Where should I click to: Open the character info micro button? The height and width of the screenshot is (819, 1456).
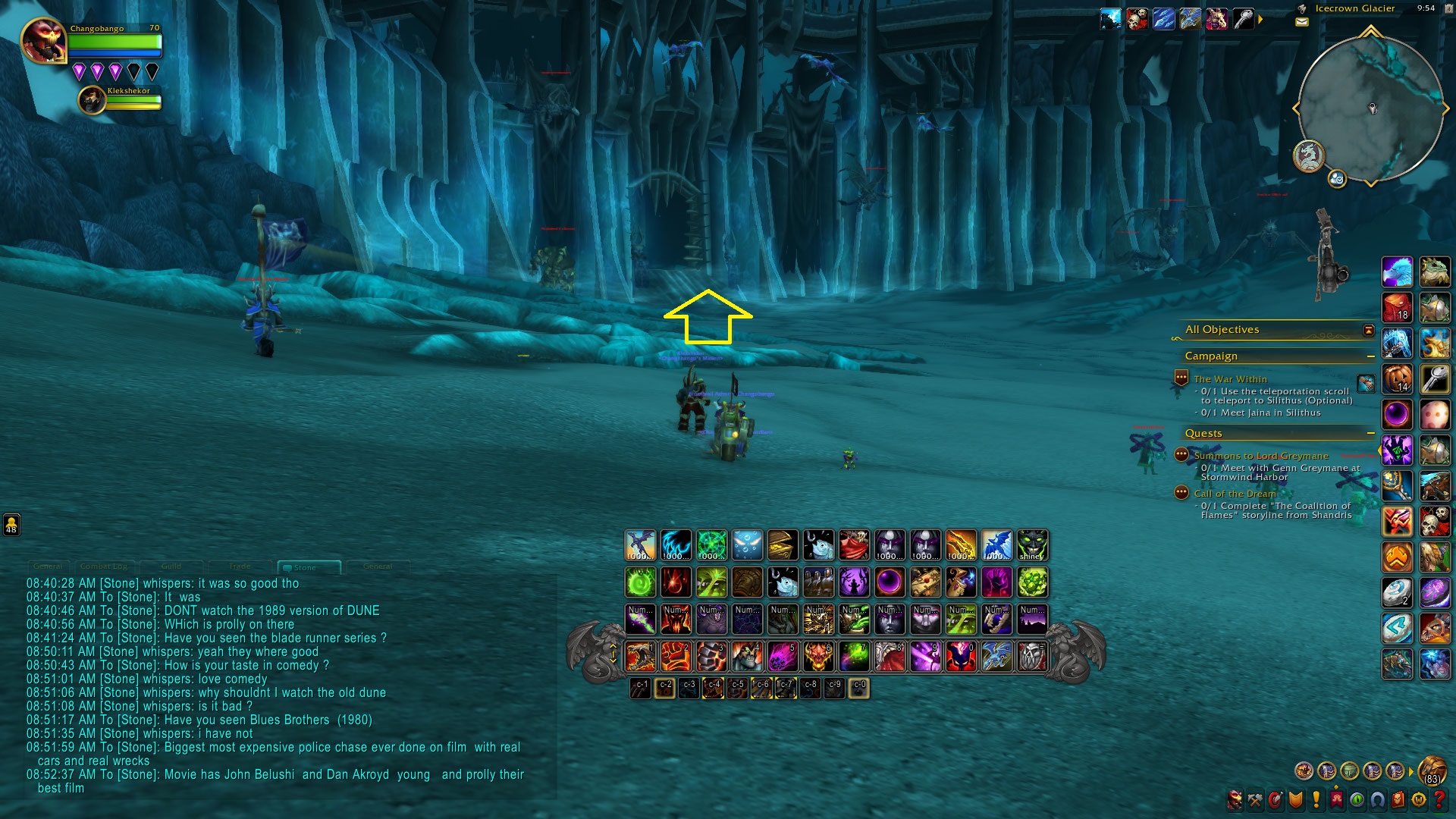tap(1235, 799)
